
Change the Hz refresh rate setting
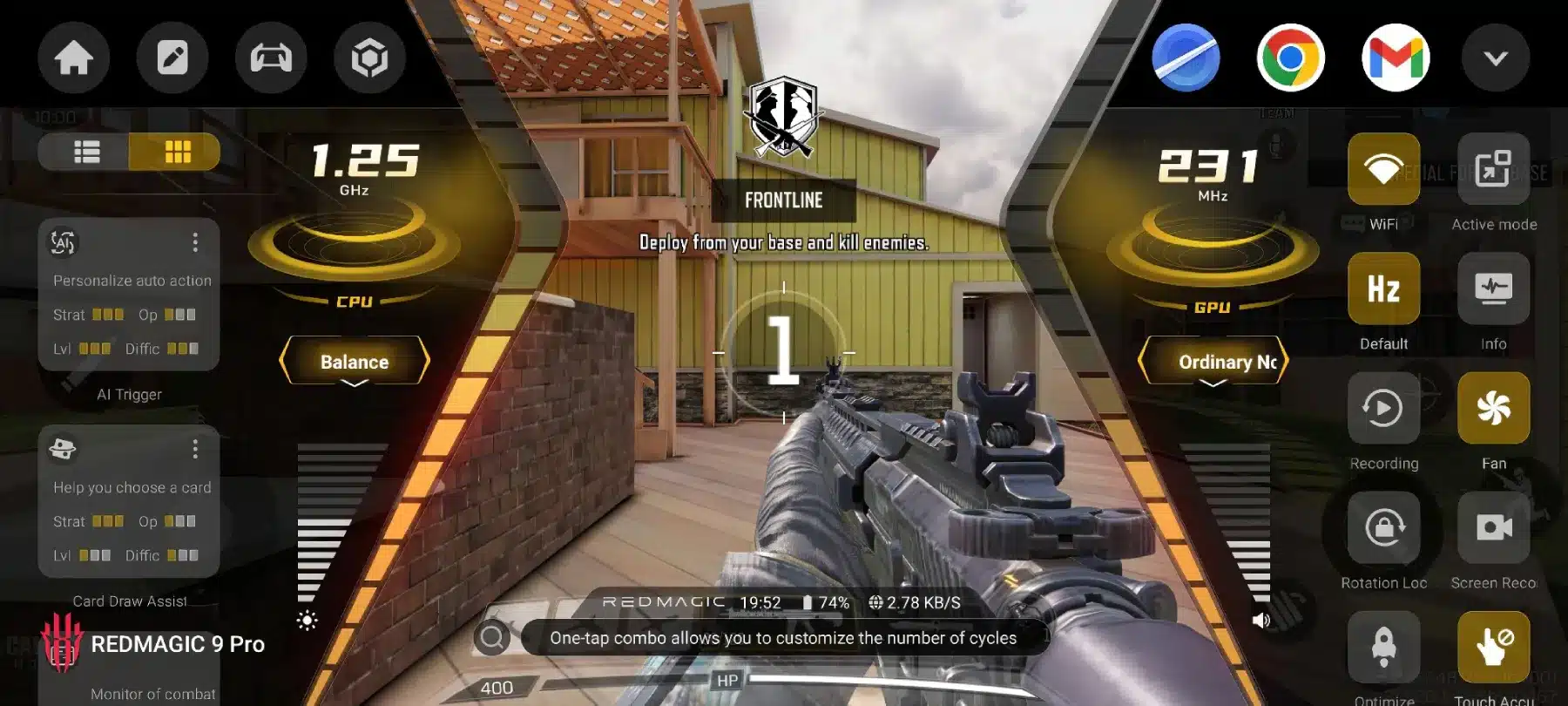(x=1383, y=289)
